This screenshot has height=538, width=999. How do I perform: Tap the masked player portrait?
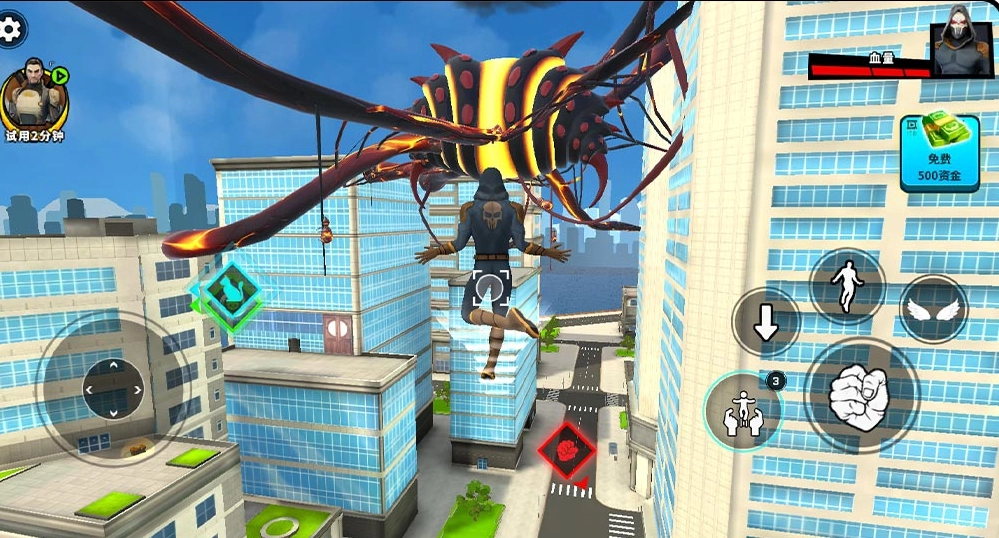[x=963, y=46]
